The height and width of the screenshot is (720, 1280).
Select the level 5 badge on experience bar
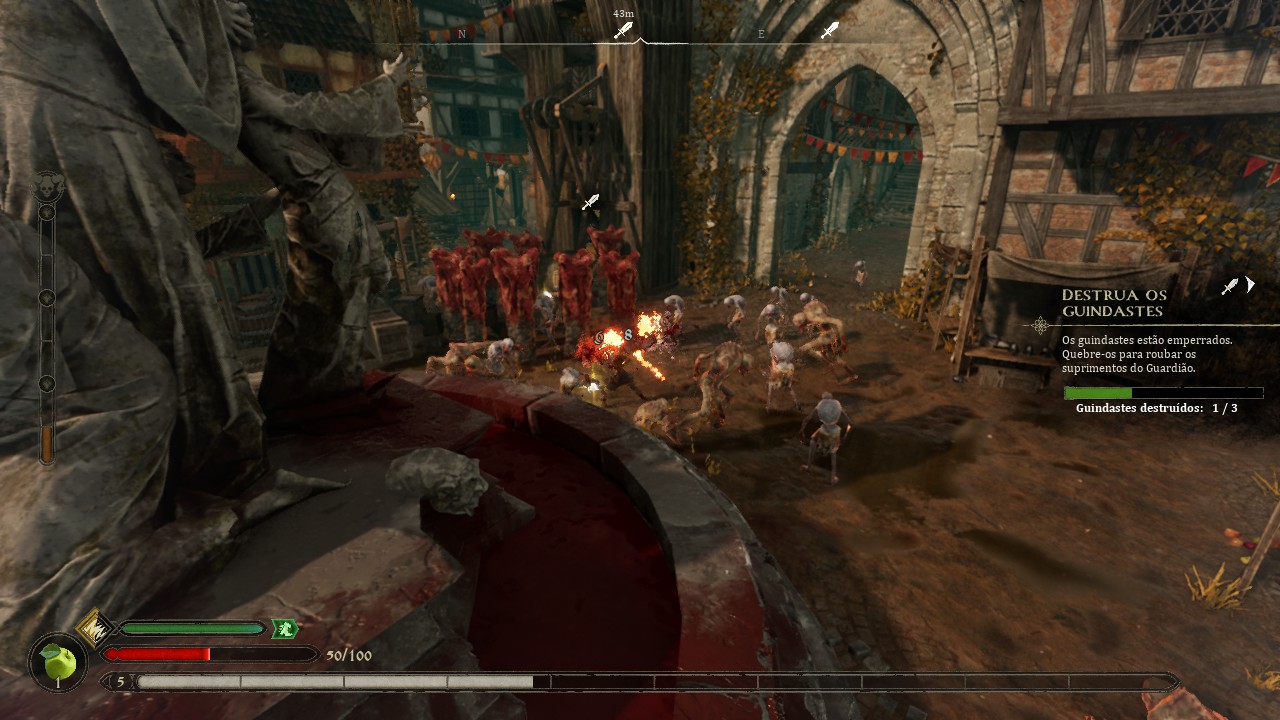click(121, 682)
